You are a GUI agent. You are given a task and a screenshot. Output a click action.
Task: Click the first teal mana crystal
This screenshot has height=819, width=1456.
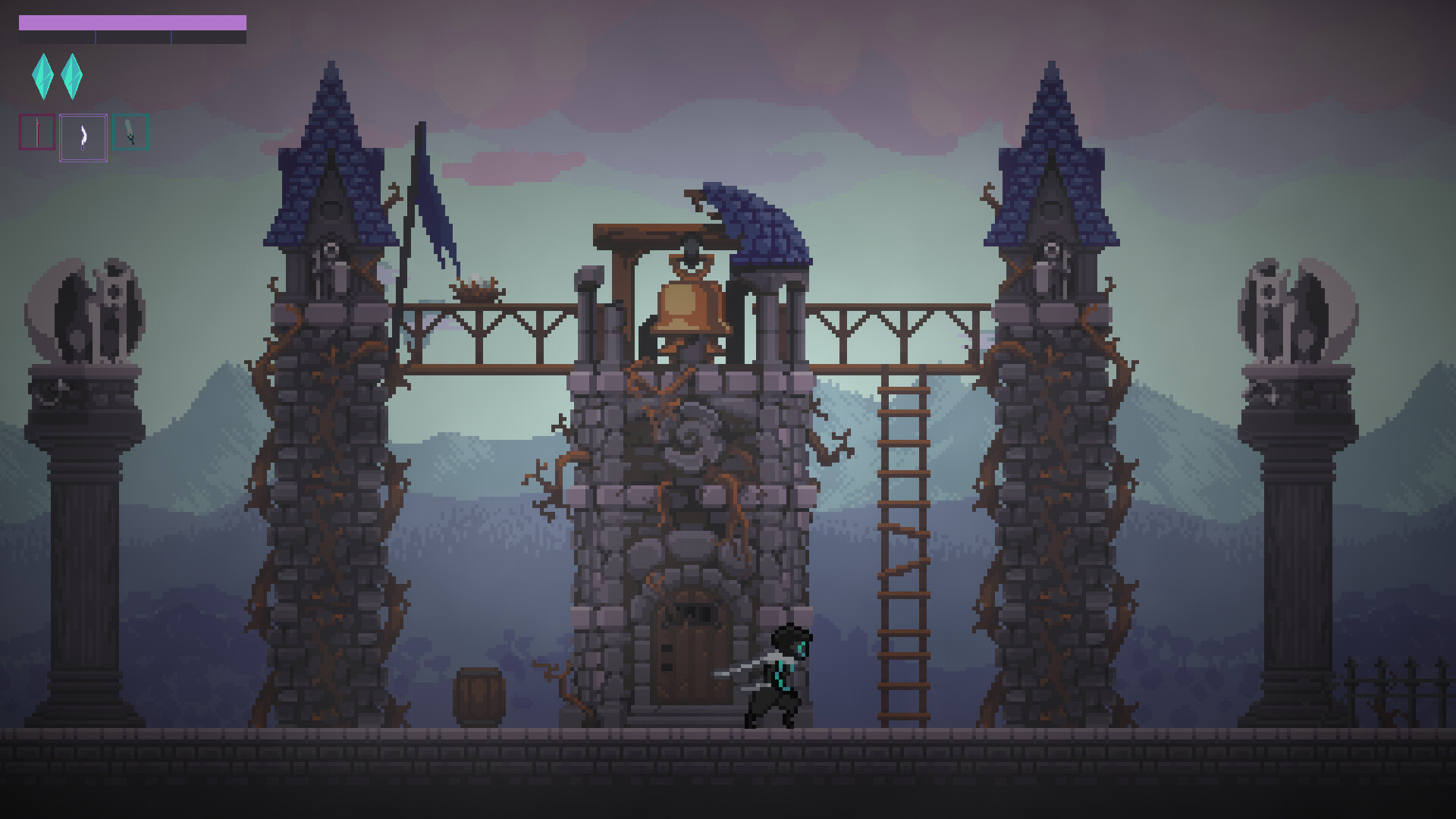click(x=43, y=76)
